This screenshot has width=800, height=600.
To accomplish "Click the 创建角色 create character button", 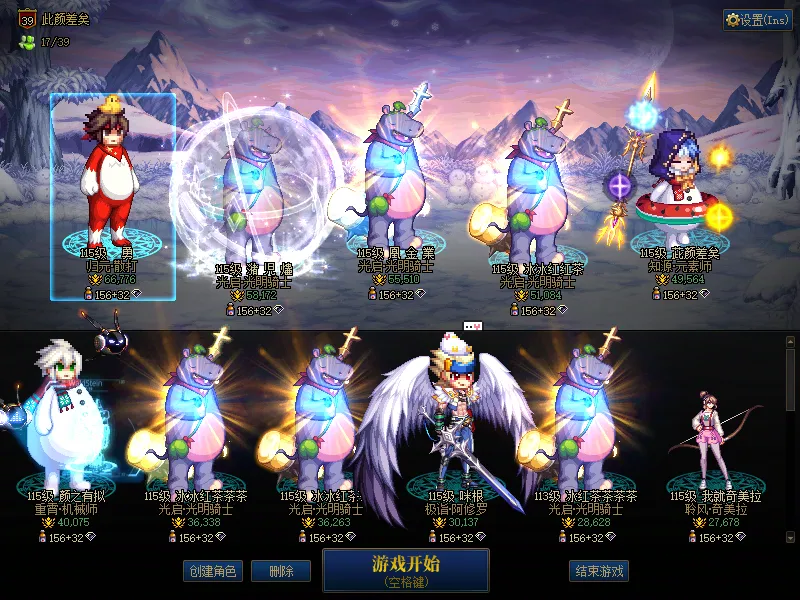I will point(211,571).
